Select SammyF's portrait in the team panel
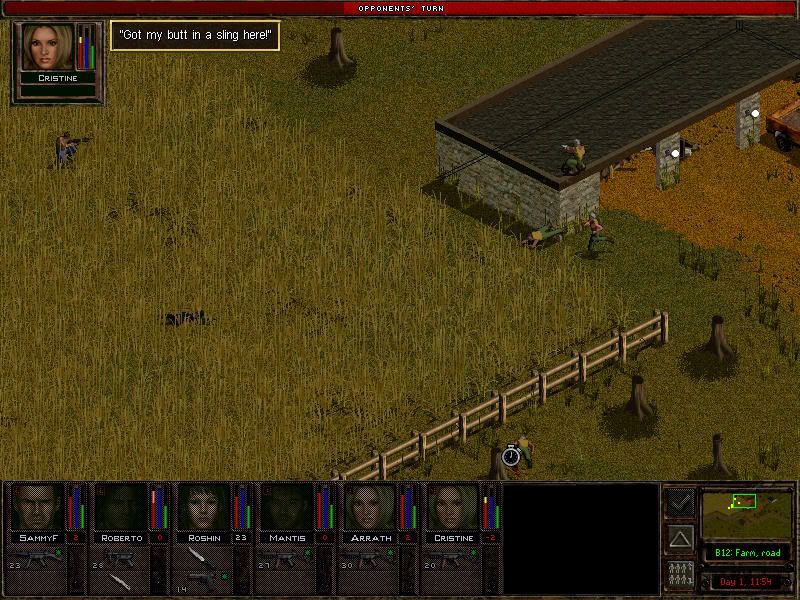This screenshot has height=600, width=800. pyautogui.click(x=37, y=508)
